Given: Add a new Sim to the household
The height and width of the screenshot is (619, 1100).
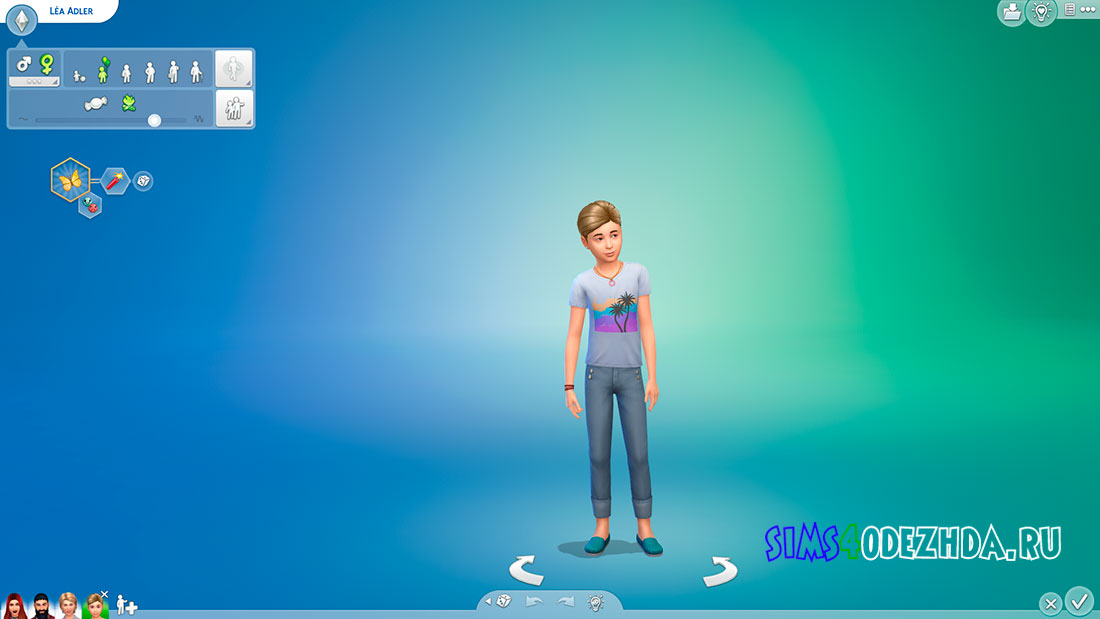Looking at the screenshot, I should pyautogui.click(x=127, y=604).
